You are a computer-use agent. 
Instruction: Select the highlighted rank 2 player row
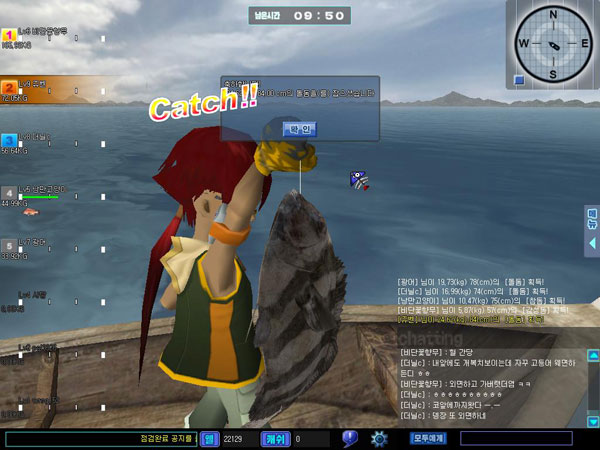(x=50, y=89)
